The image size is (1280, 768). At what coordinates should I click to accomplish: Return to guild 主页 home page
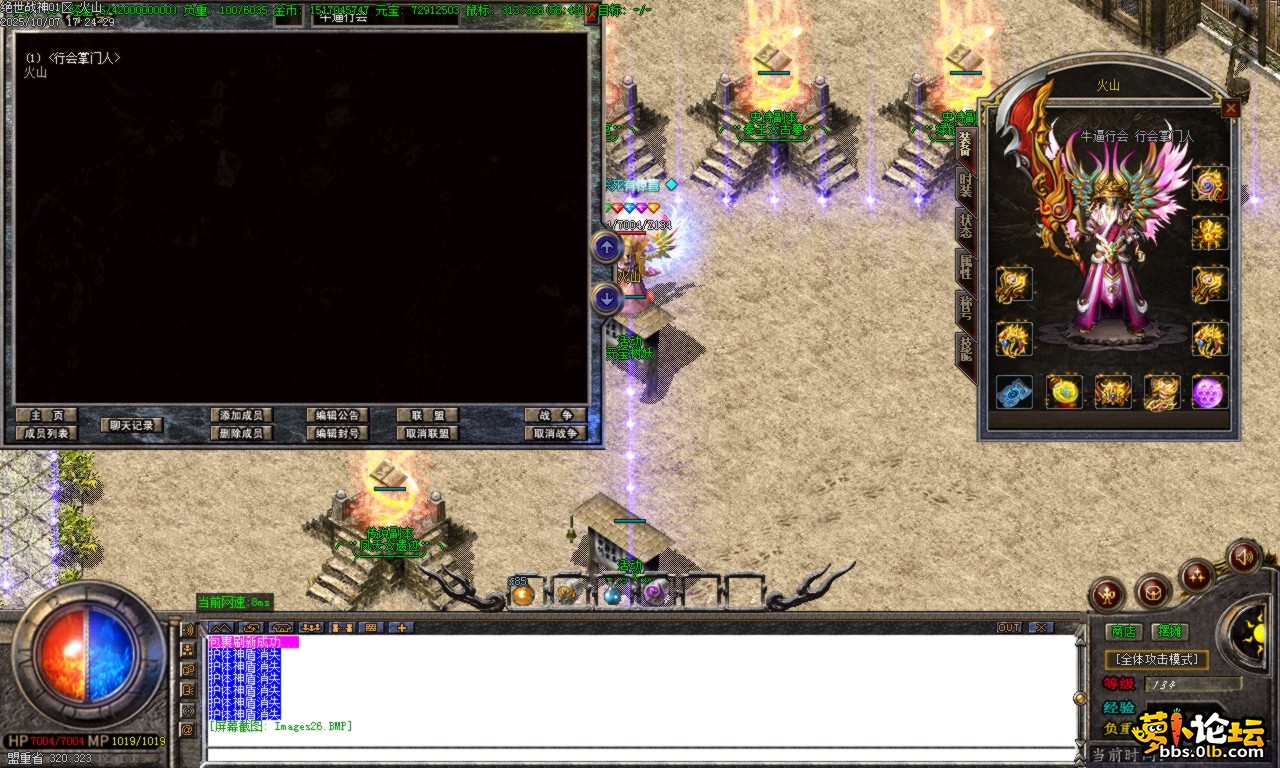click(46, 415)
